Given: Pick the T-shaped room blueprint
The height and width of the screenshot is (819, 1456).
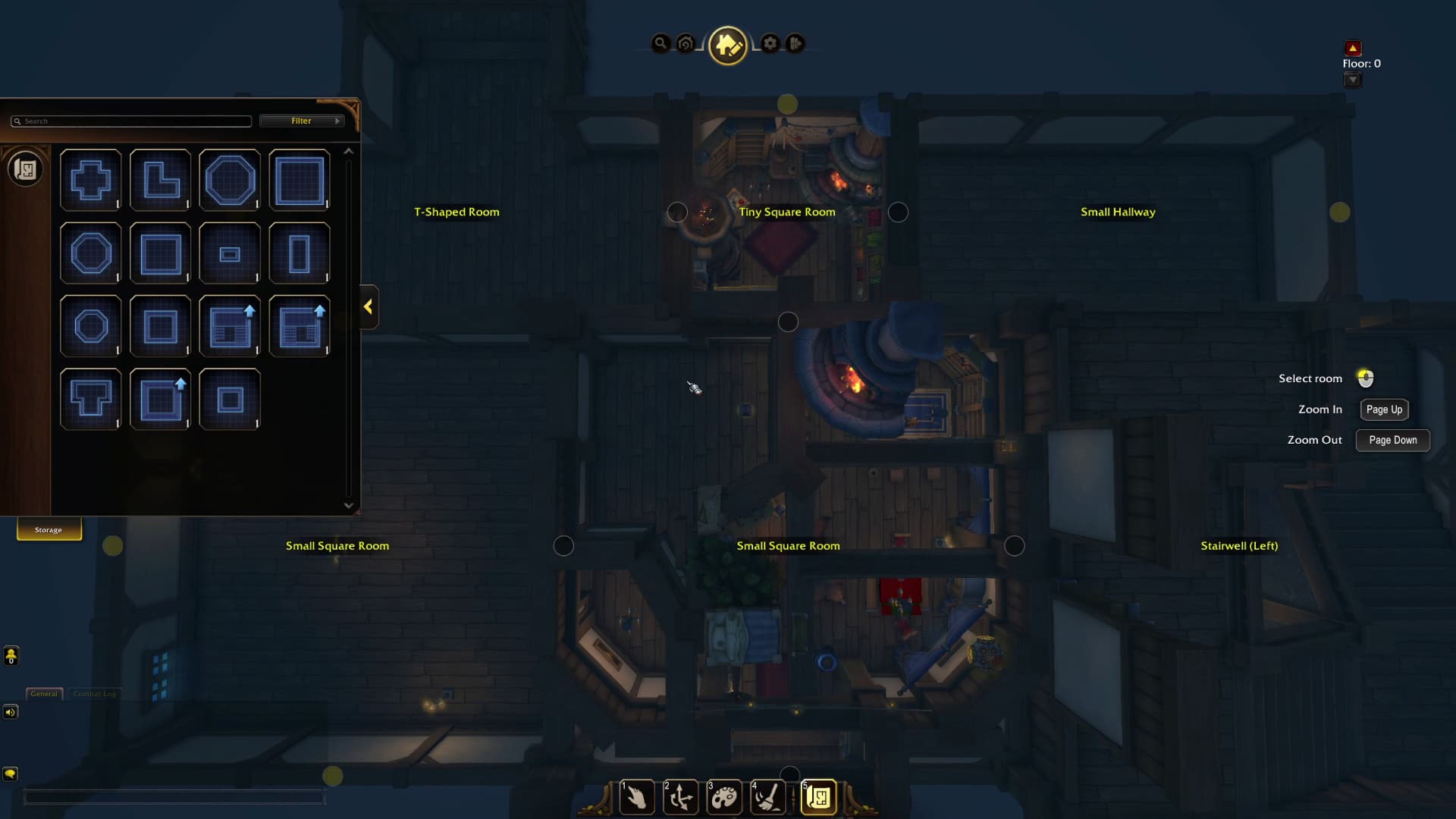Looking at the screenshot, I should (x=91, y=399).
